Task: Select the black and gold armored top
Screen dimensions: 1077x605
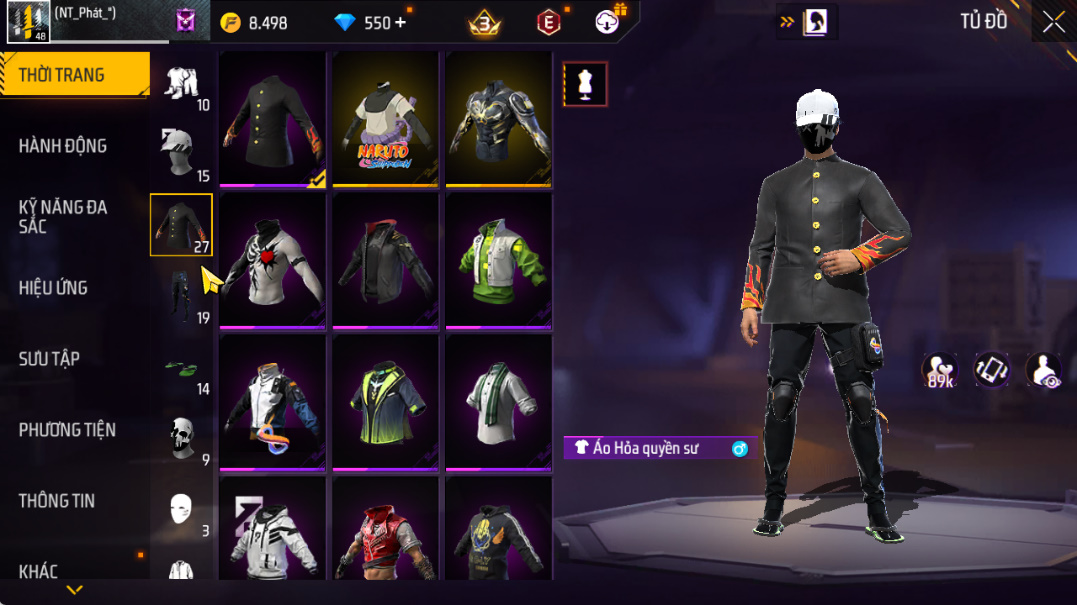Action: tap(498, 119)
